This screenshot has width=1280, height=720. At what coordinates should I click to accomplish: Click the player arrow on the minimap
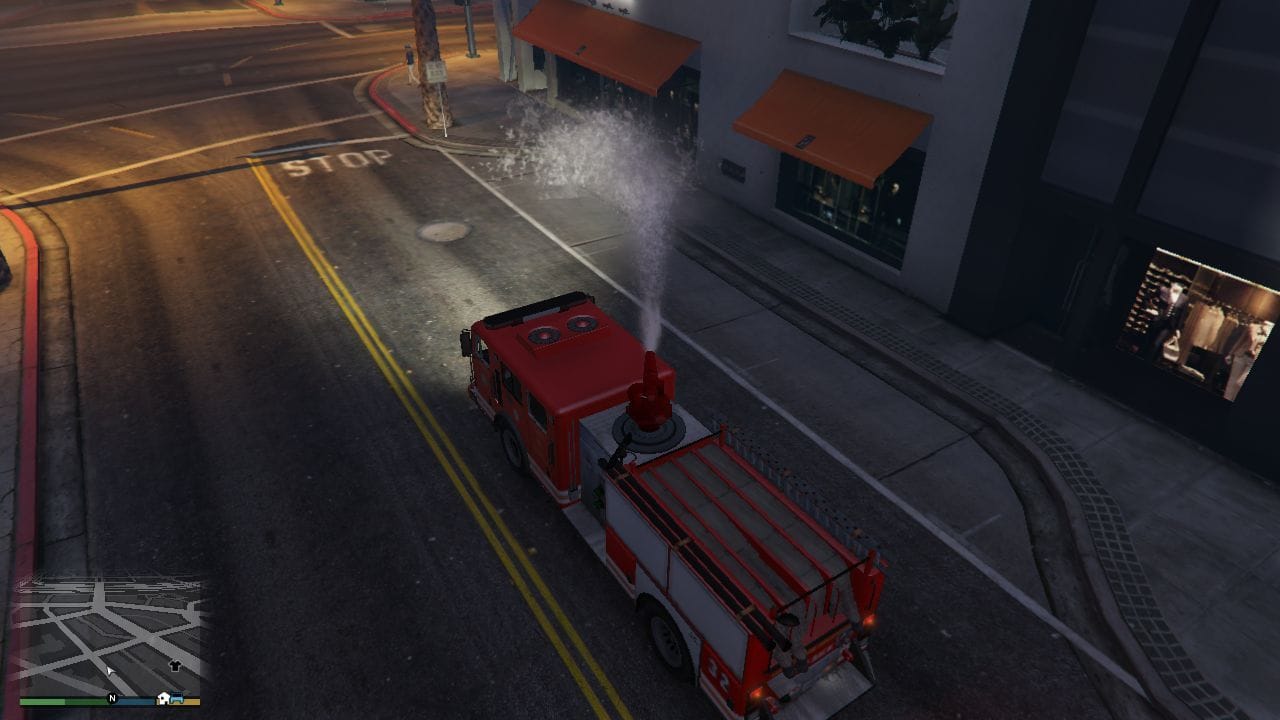110,670
